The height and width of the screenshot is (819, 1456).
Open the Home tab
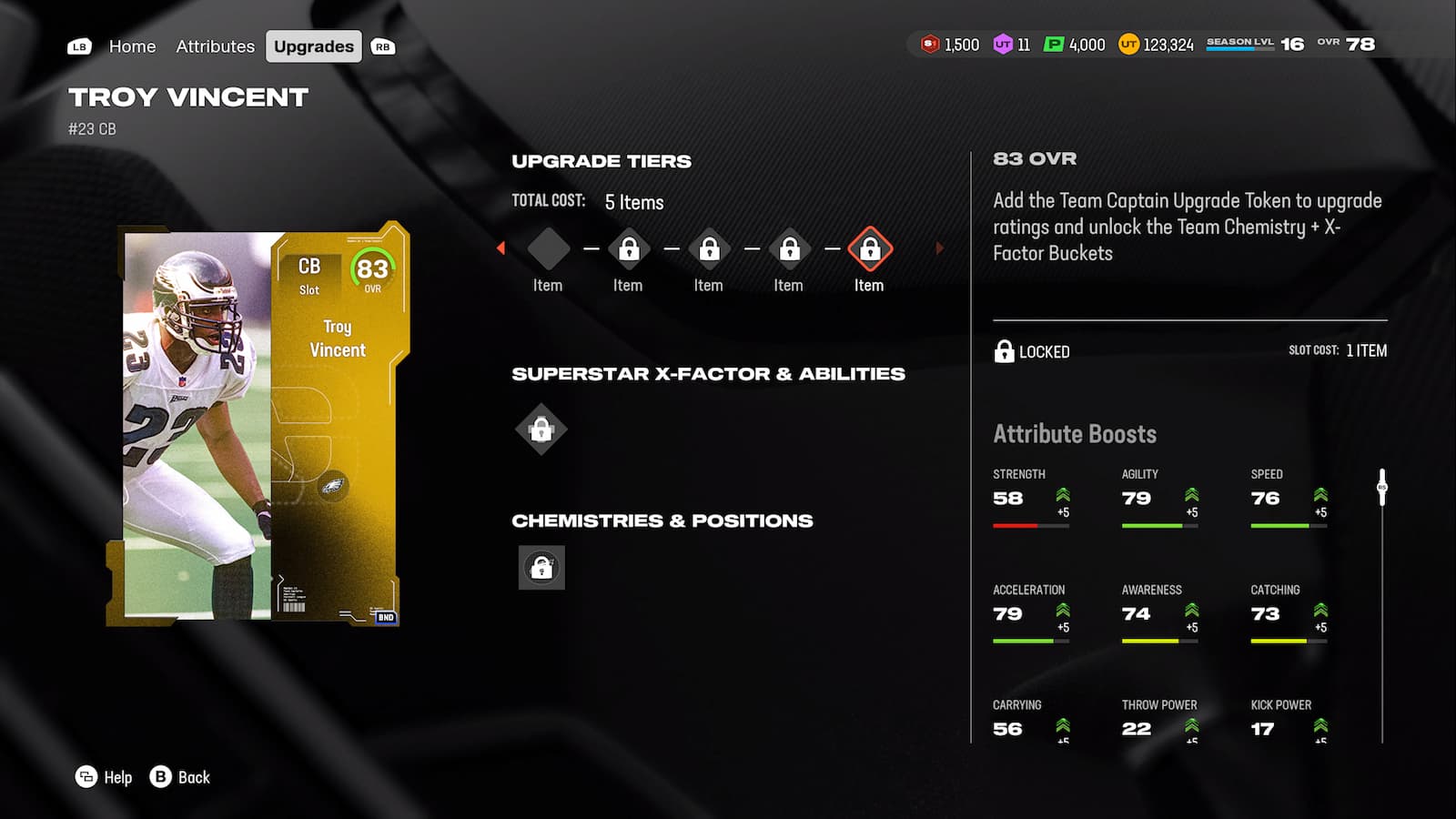point(133,45)
